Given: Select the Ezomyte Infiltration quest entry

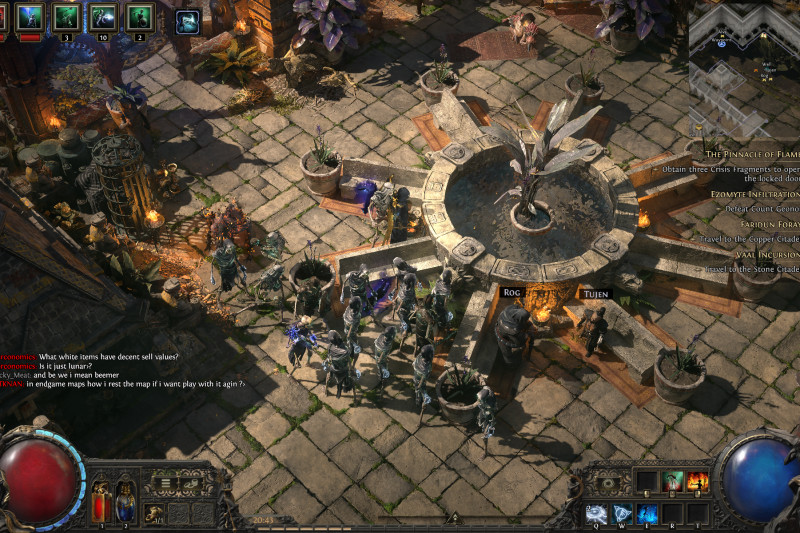Looking at the screenshot, I should (x=755, y=193).
